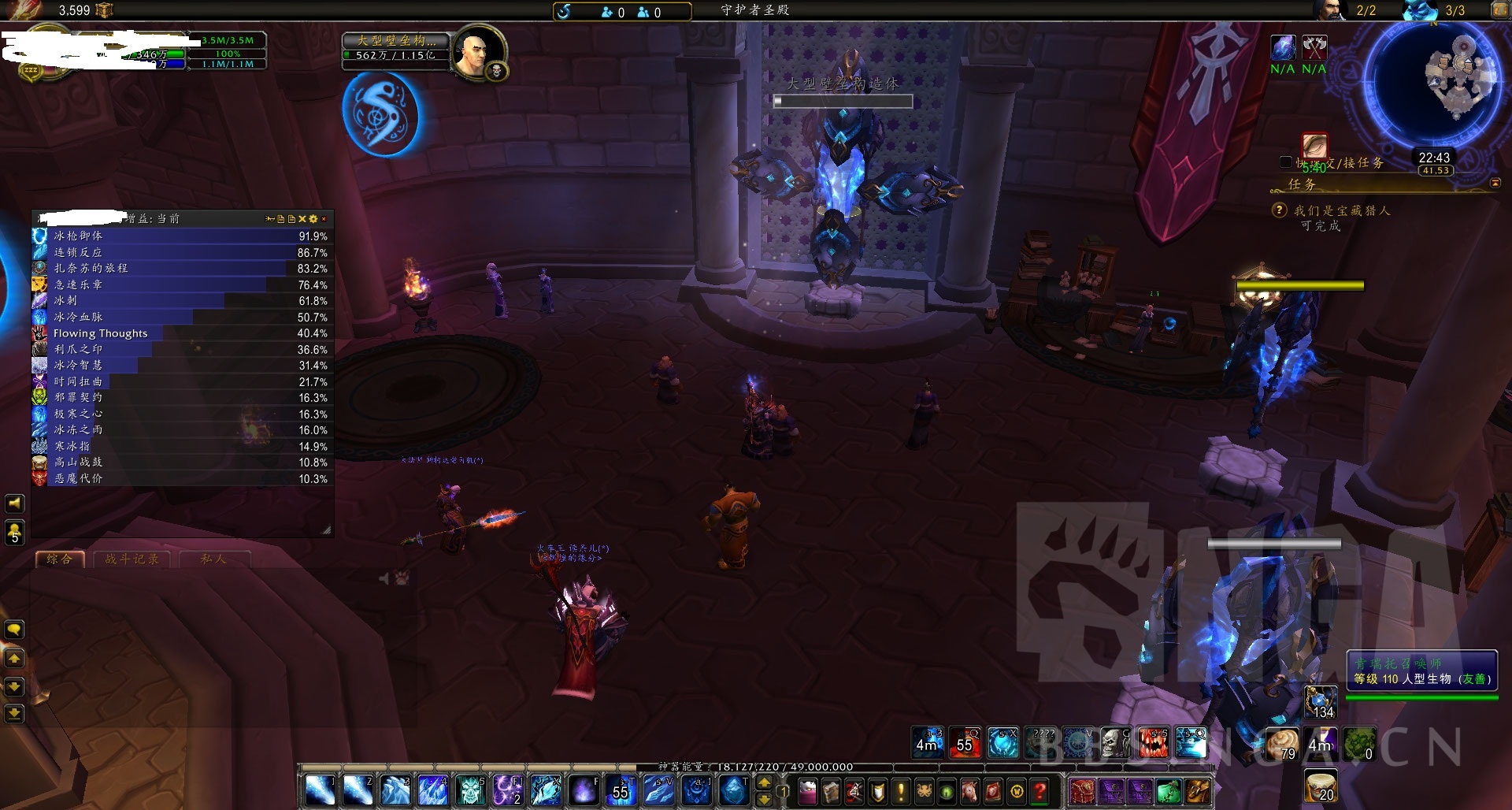
Task: Open the red question mark help button
Action: coord(1040,790)
